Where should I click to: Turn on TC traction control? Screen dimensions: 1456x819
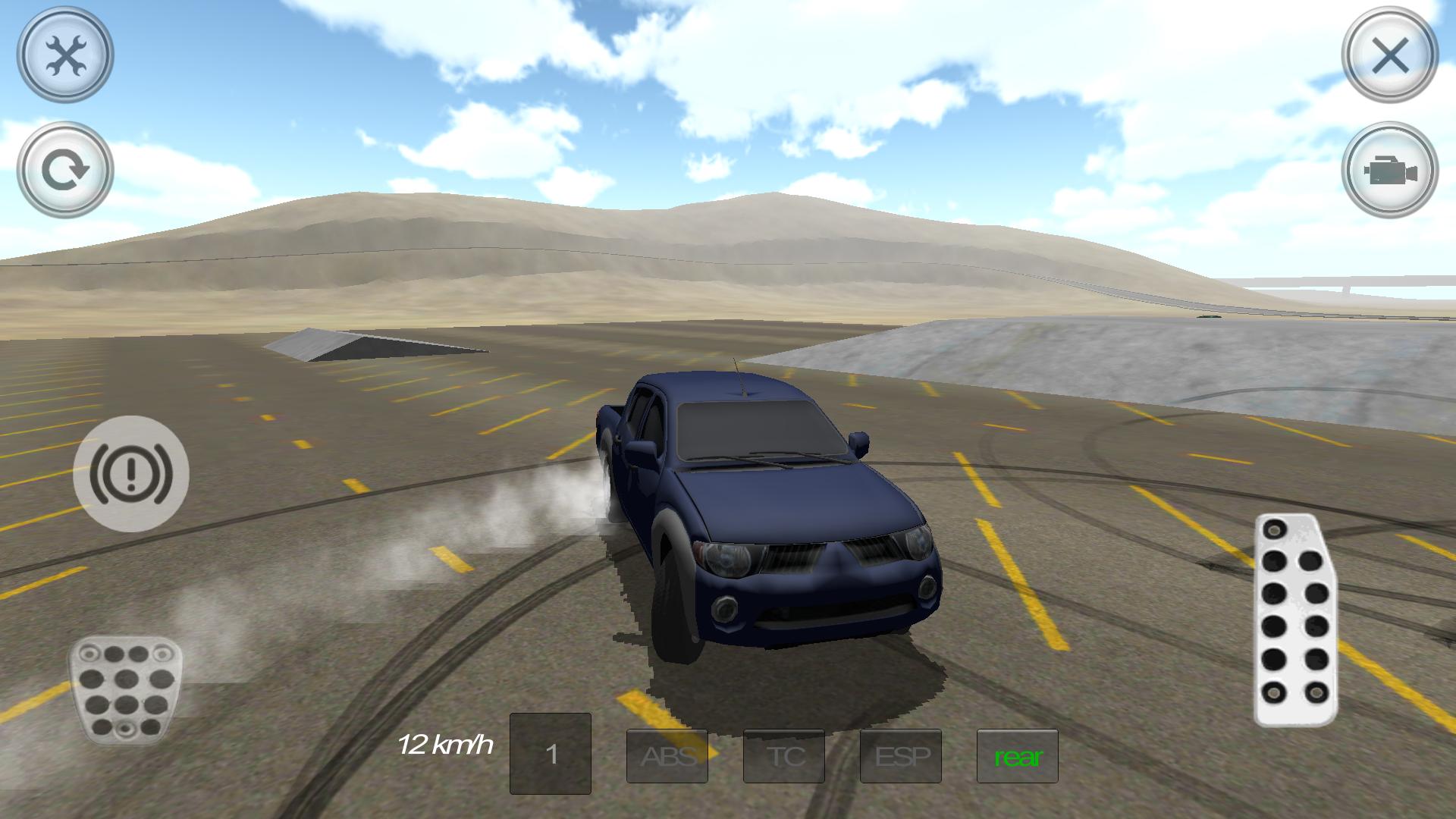785,756
